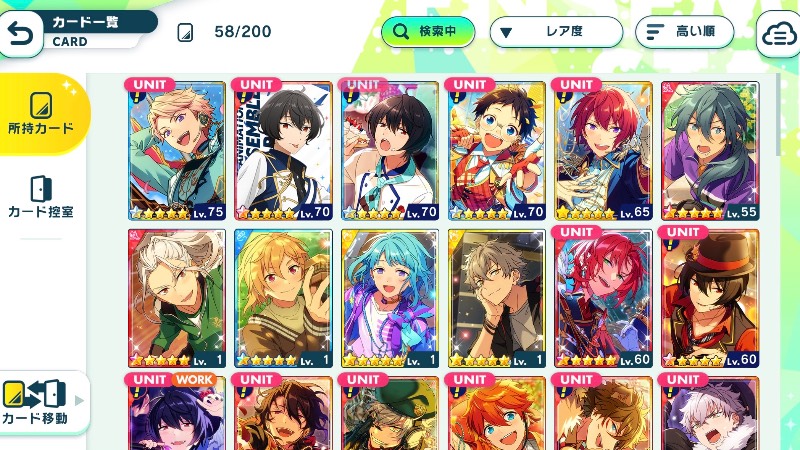Select the red-haired Lv.65 card
The width and height of the screenshot is (800, 450).
click(x=603, y=150)
